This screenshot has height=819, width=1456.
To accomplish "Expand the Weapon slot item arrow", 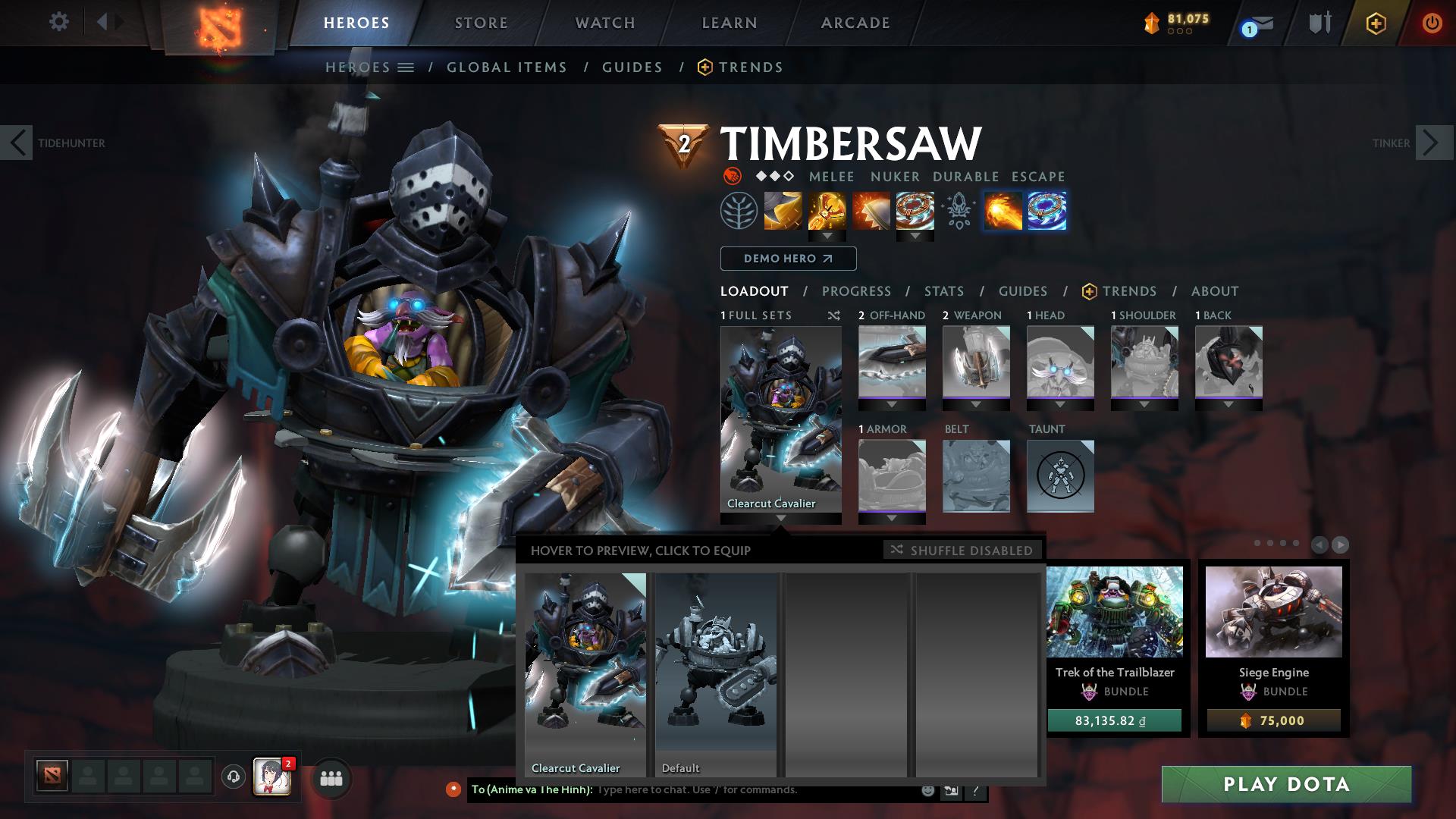I will pos(976,404).
